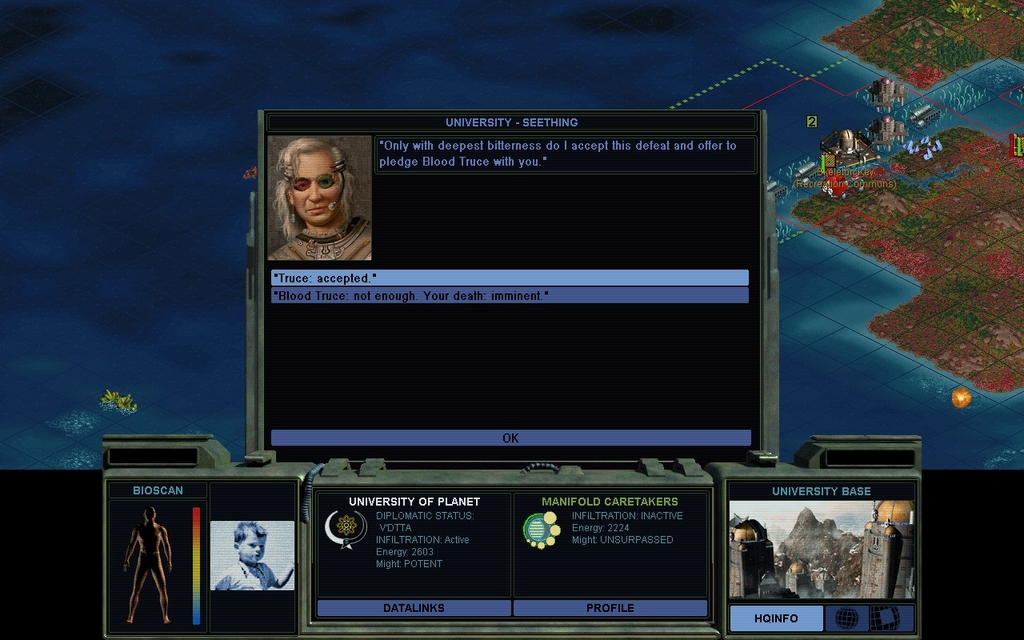The image size is (1024, 640).
Task: Open the Datalinks panel
Action: click(x=413, y=608)
